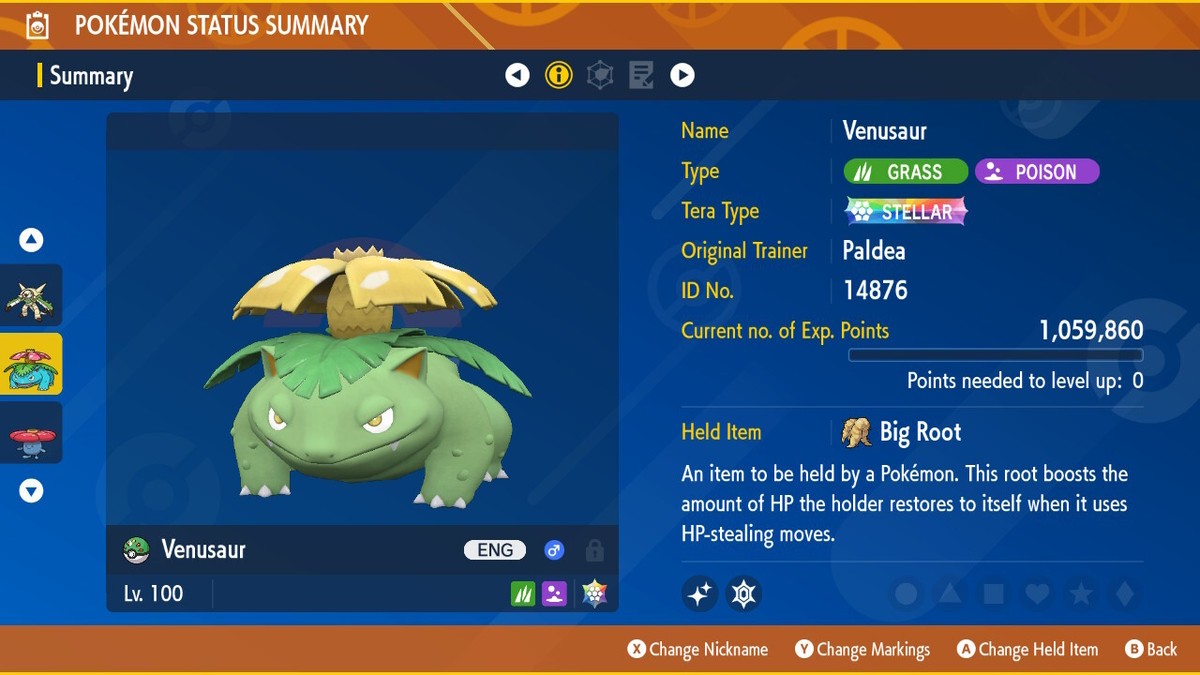Image resolution: width=1200 pixels, height=675 pixels.
Task: Open Change Markings option
Action: pos(862,649)
